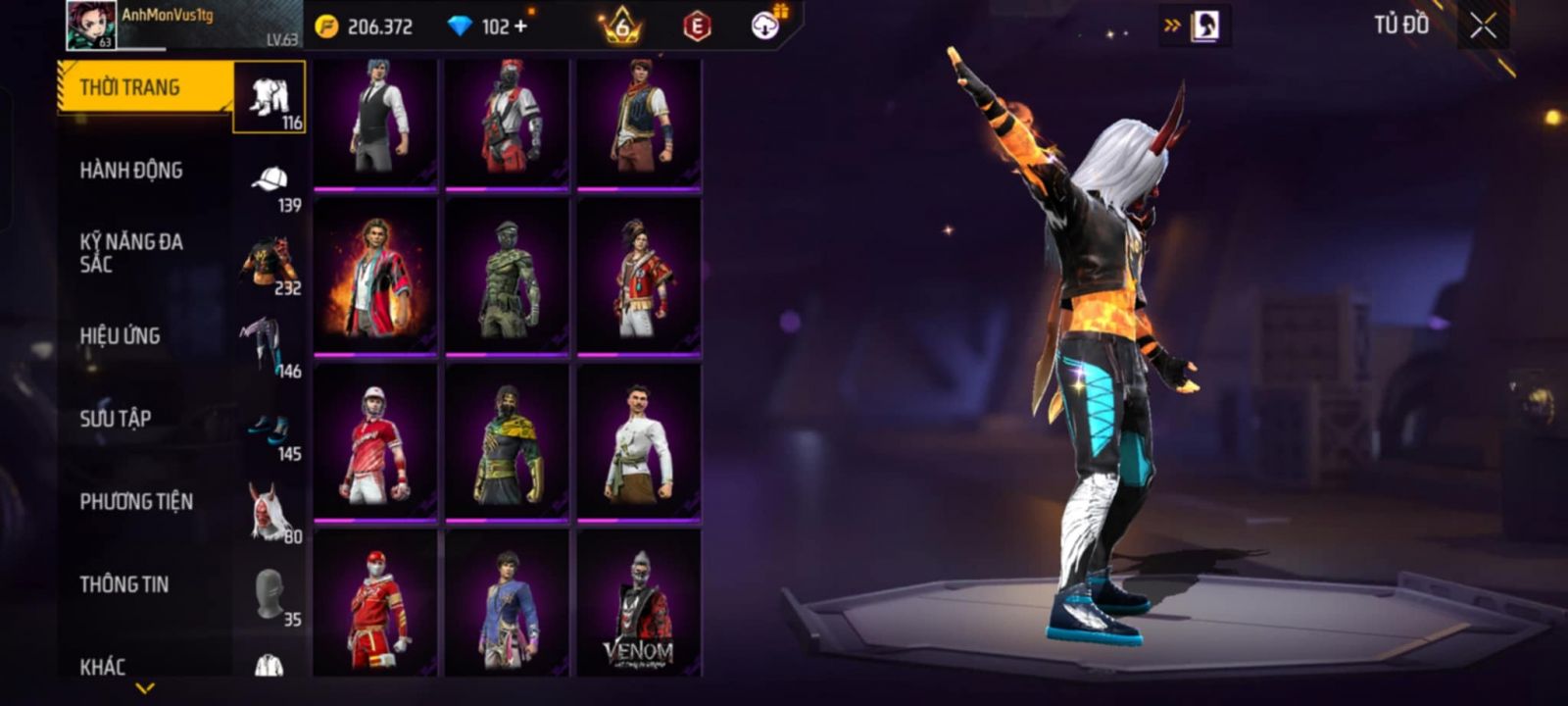Select the Khác category tab
Viewport: 1568px width, 706px height.
[x=145, y=666]
